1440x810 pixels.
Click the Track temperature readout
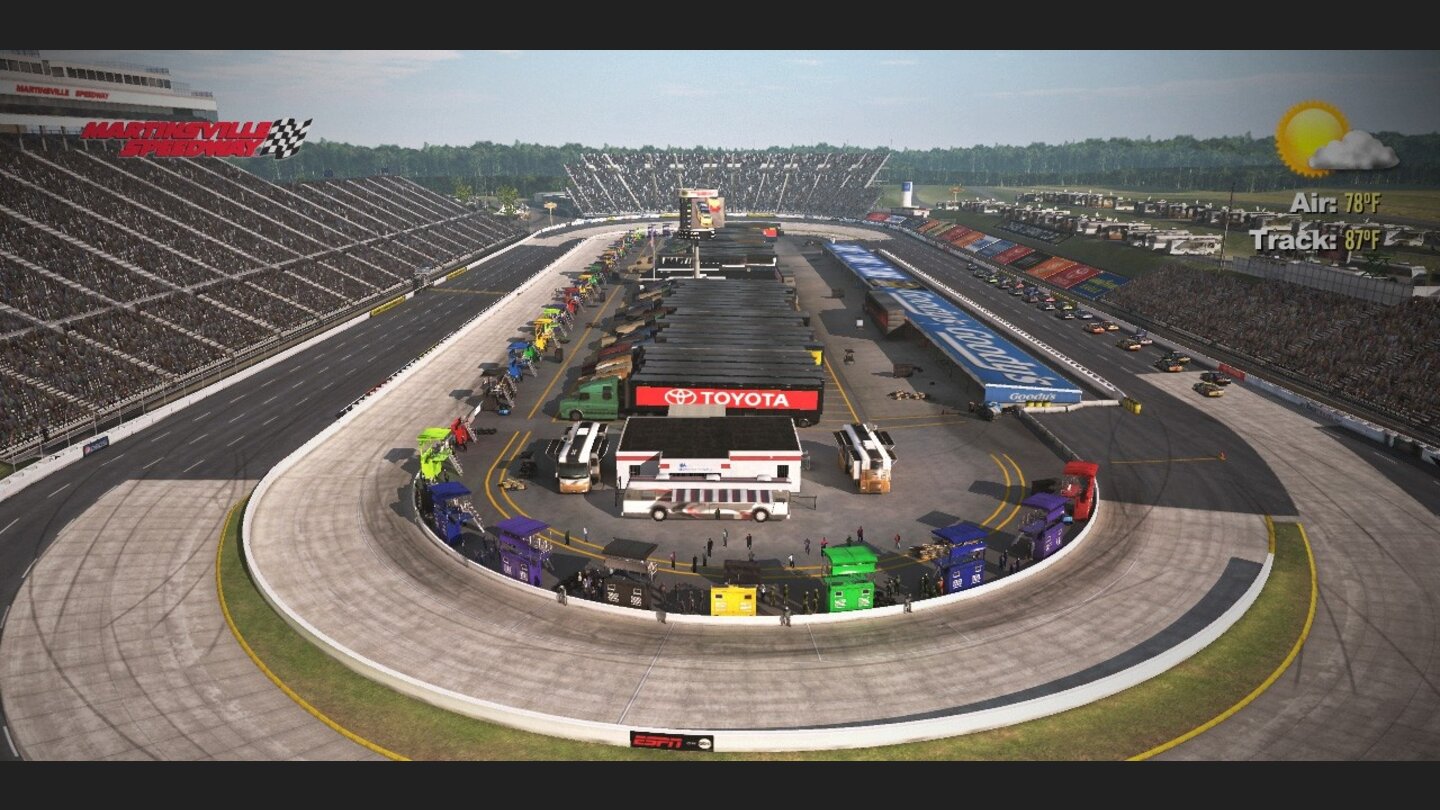click(x=1345, y=240)
